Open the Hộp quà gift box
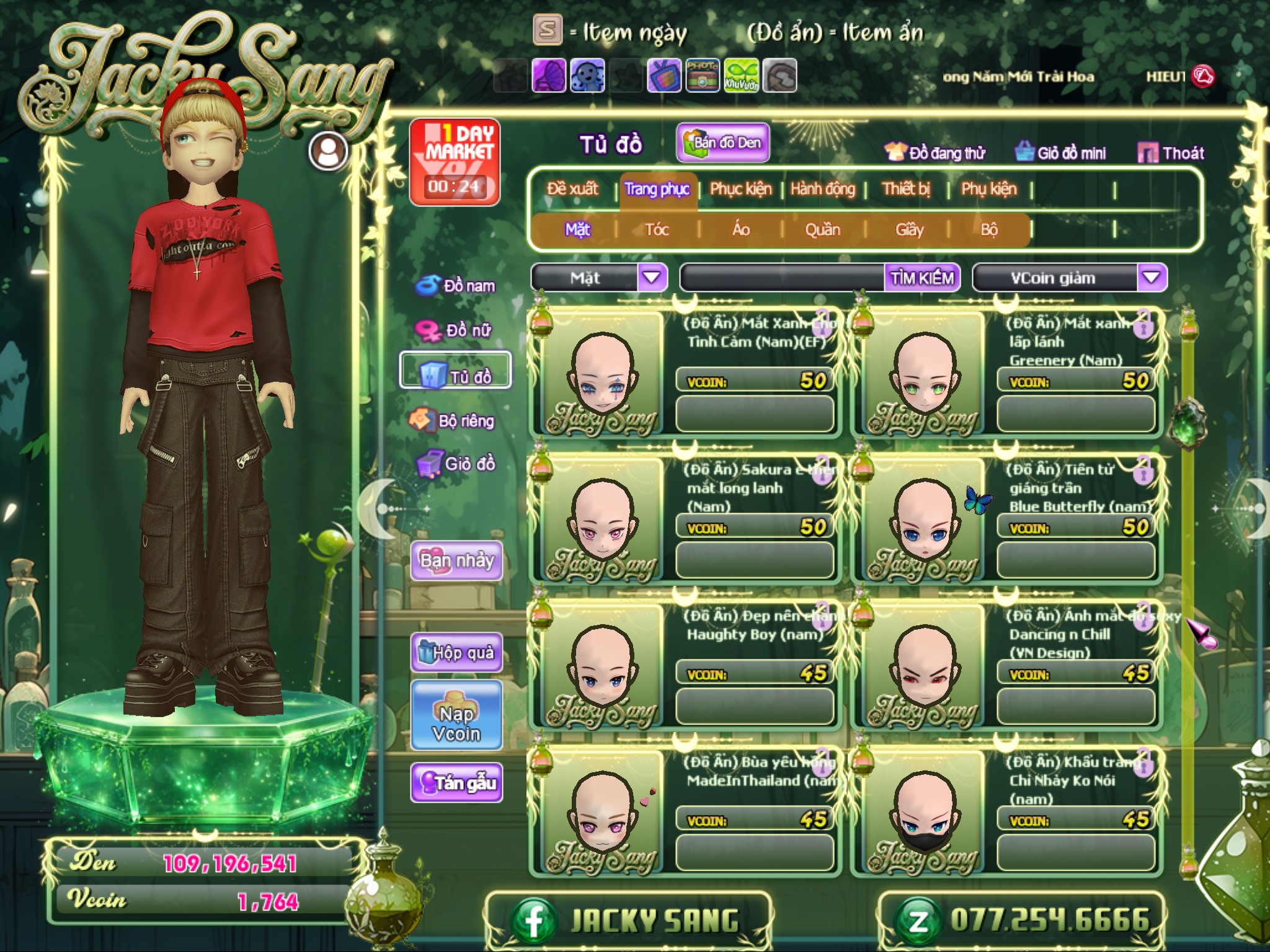The width and height of the screenshot is (1270, 952). [x=456, y=652]
